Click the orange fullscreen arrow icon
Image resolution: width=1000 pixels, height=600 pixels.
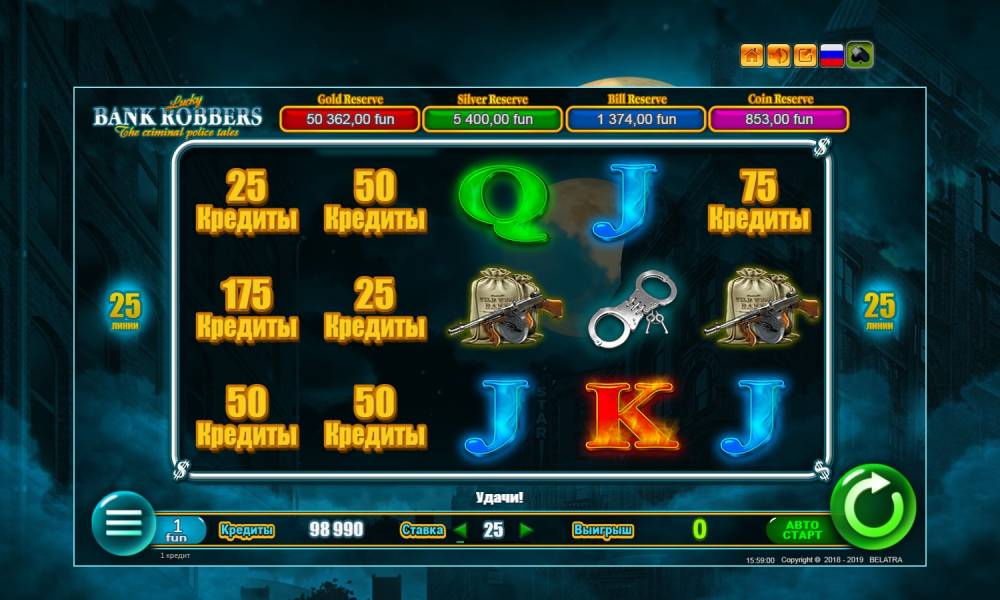coord(805,56)
